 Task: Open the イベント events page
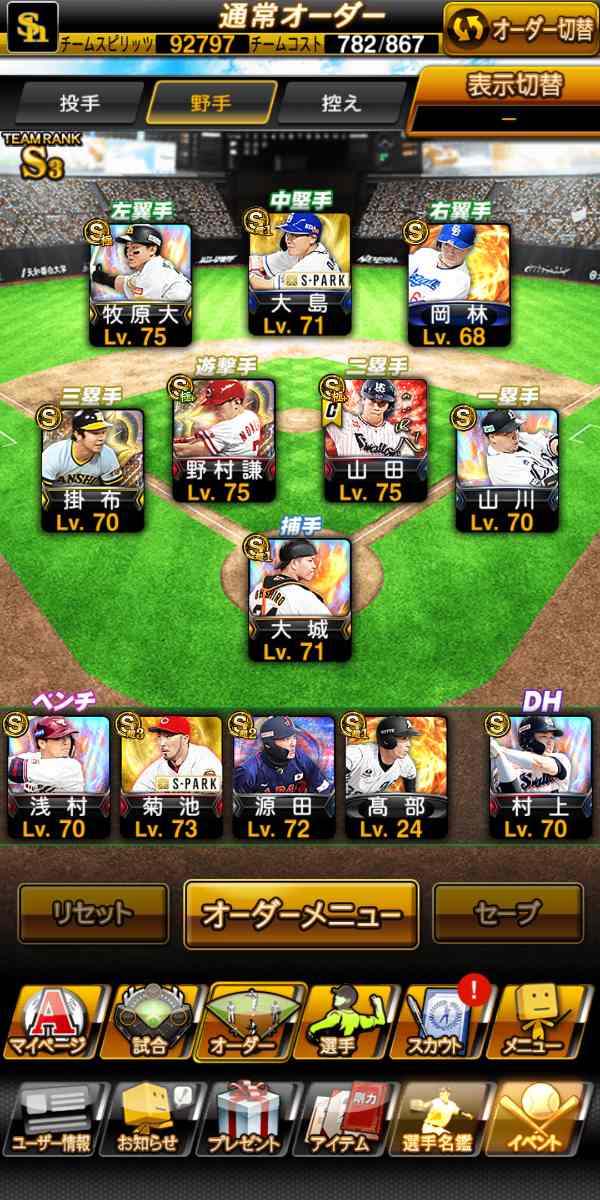542,1118
